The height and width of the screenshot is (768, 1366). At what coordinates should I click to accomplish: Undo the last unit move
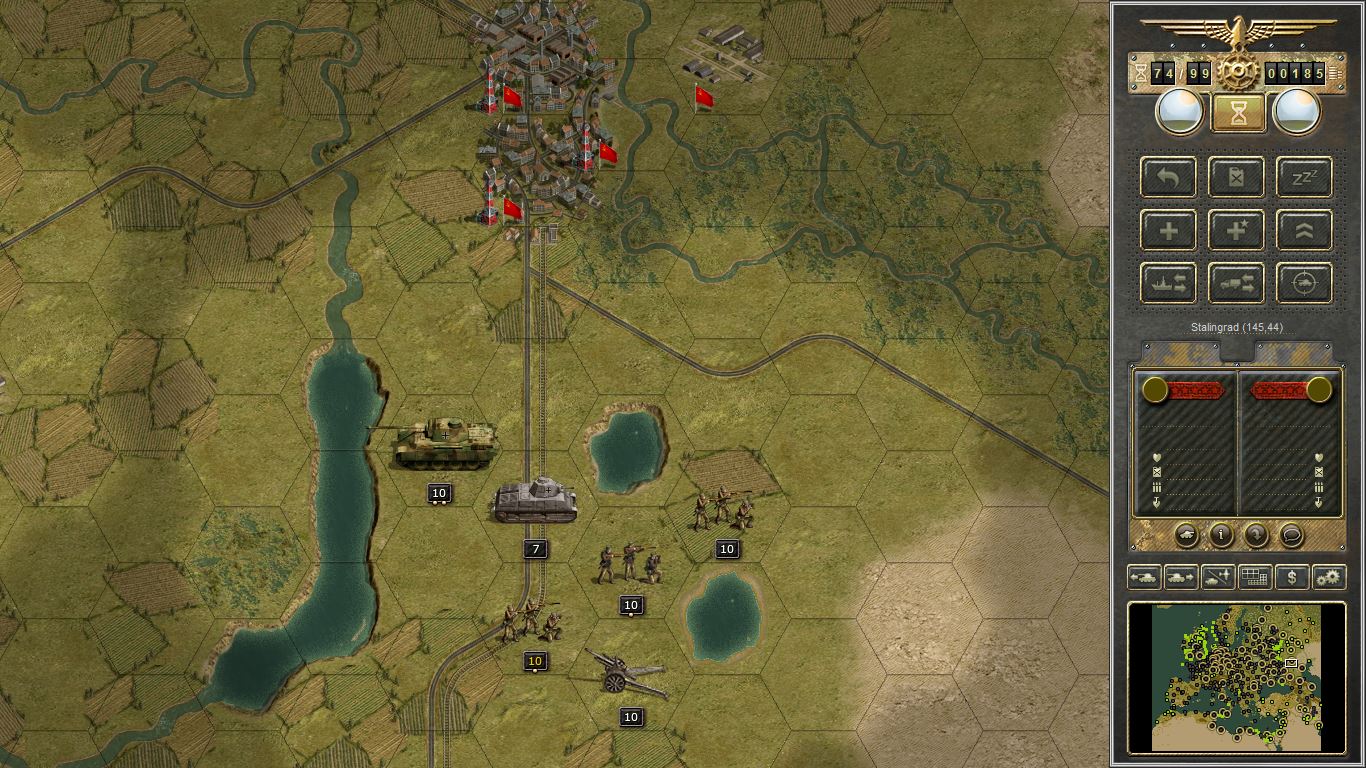click(x=1168, y=177)
